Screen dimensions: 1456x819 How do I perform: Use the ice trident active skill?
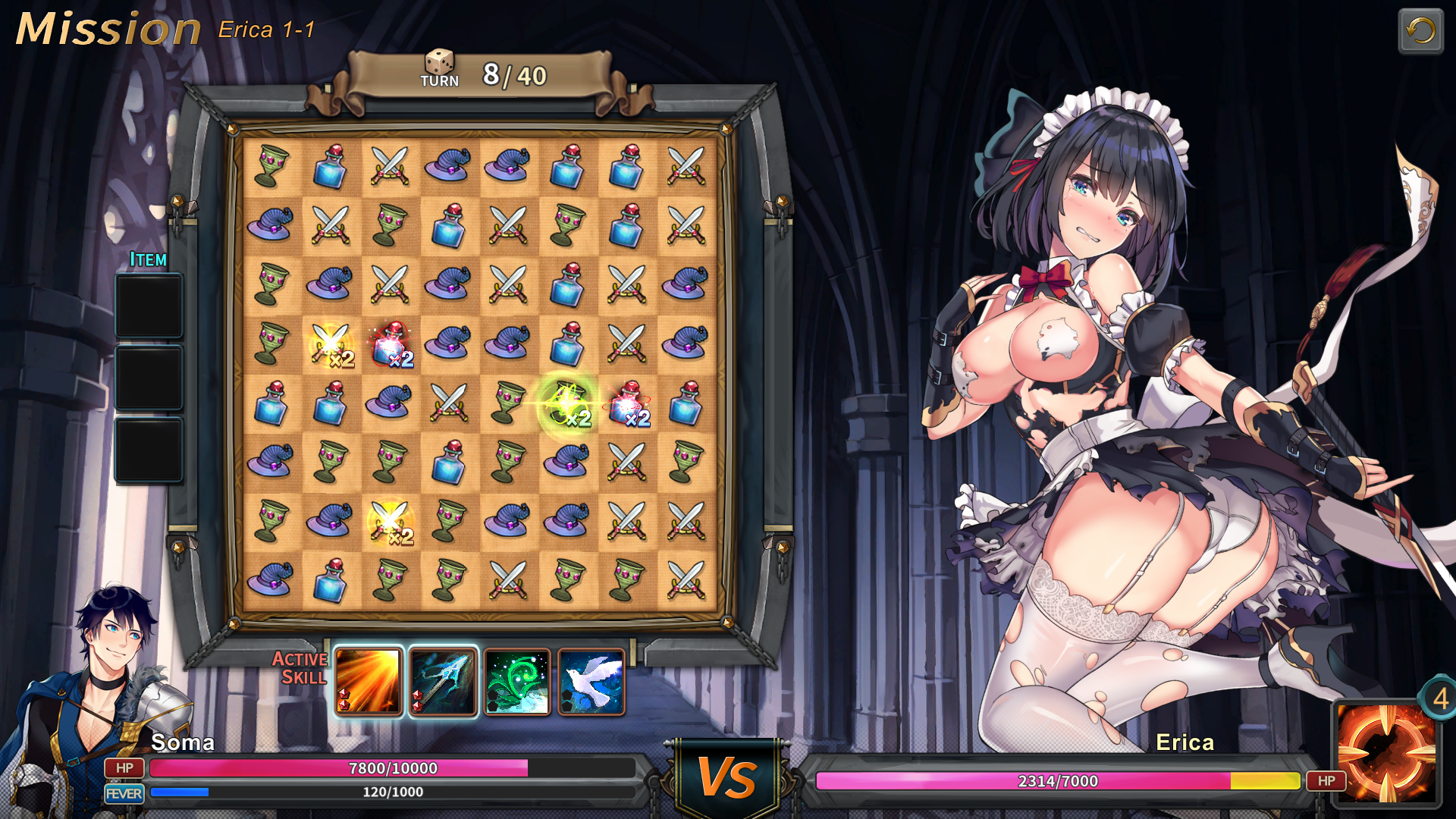[x=443, y=682]
